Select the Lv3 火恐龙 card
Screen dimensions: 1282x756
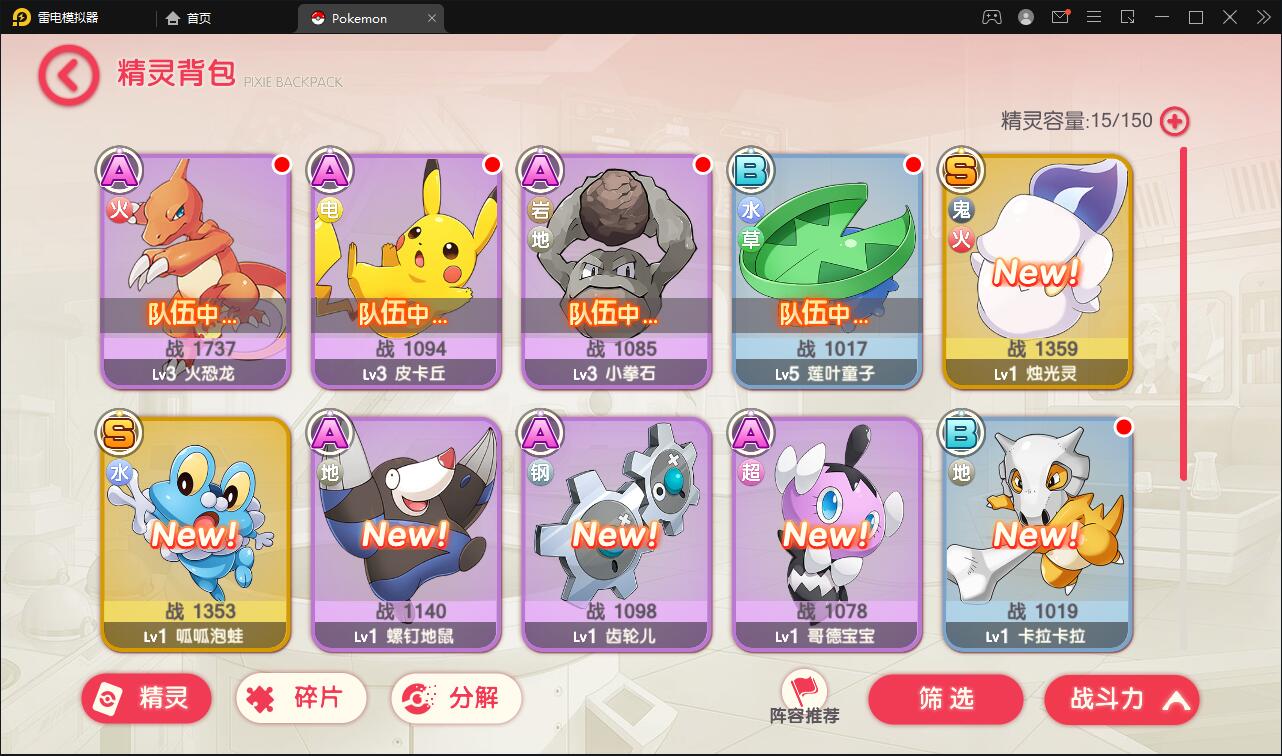pyautogui.click(x=195, y=270)
